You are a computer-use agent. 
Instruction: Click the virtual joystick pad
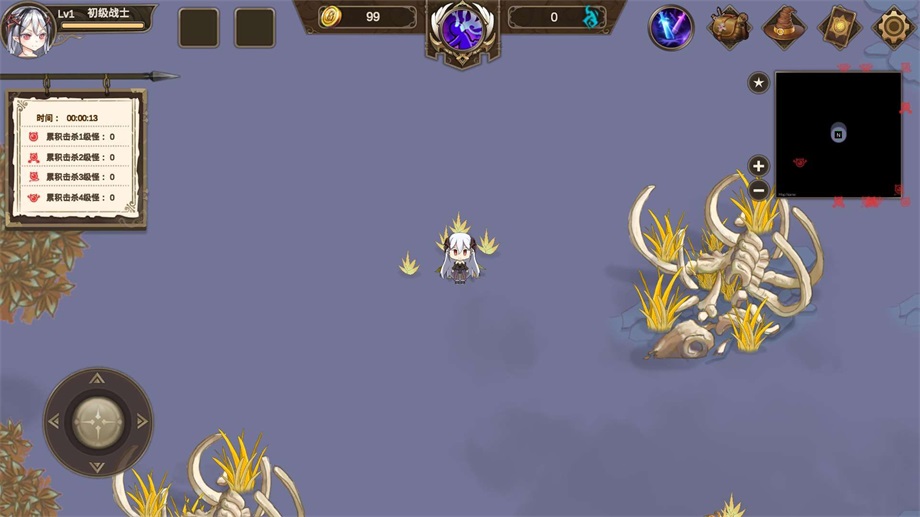[x=98, y=421]
